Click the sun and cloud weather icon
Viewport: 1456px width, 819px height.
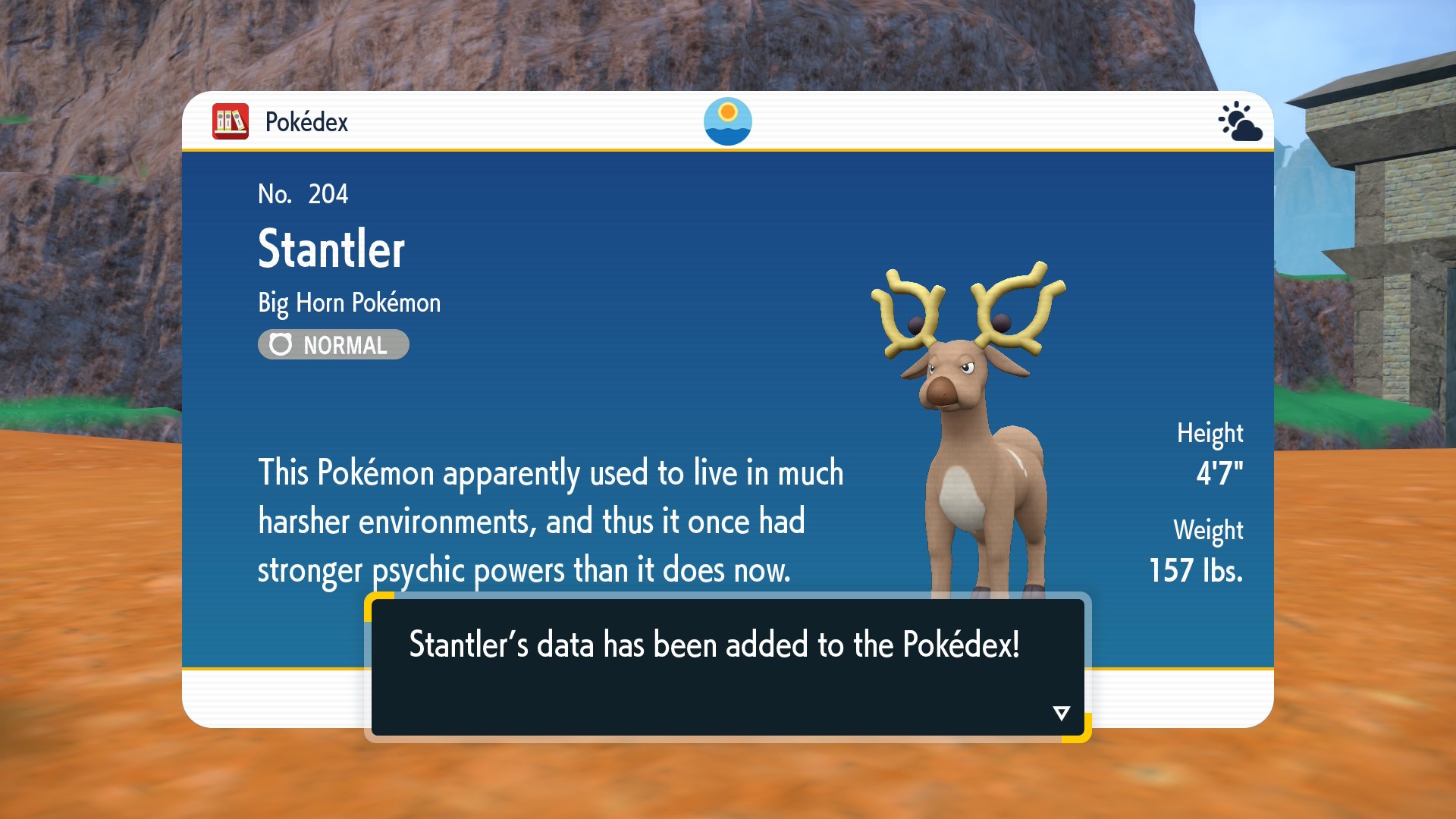[x=1240, y=121]
